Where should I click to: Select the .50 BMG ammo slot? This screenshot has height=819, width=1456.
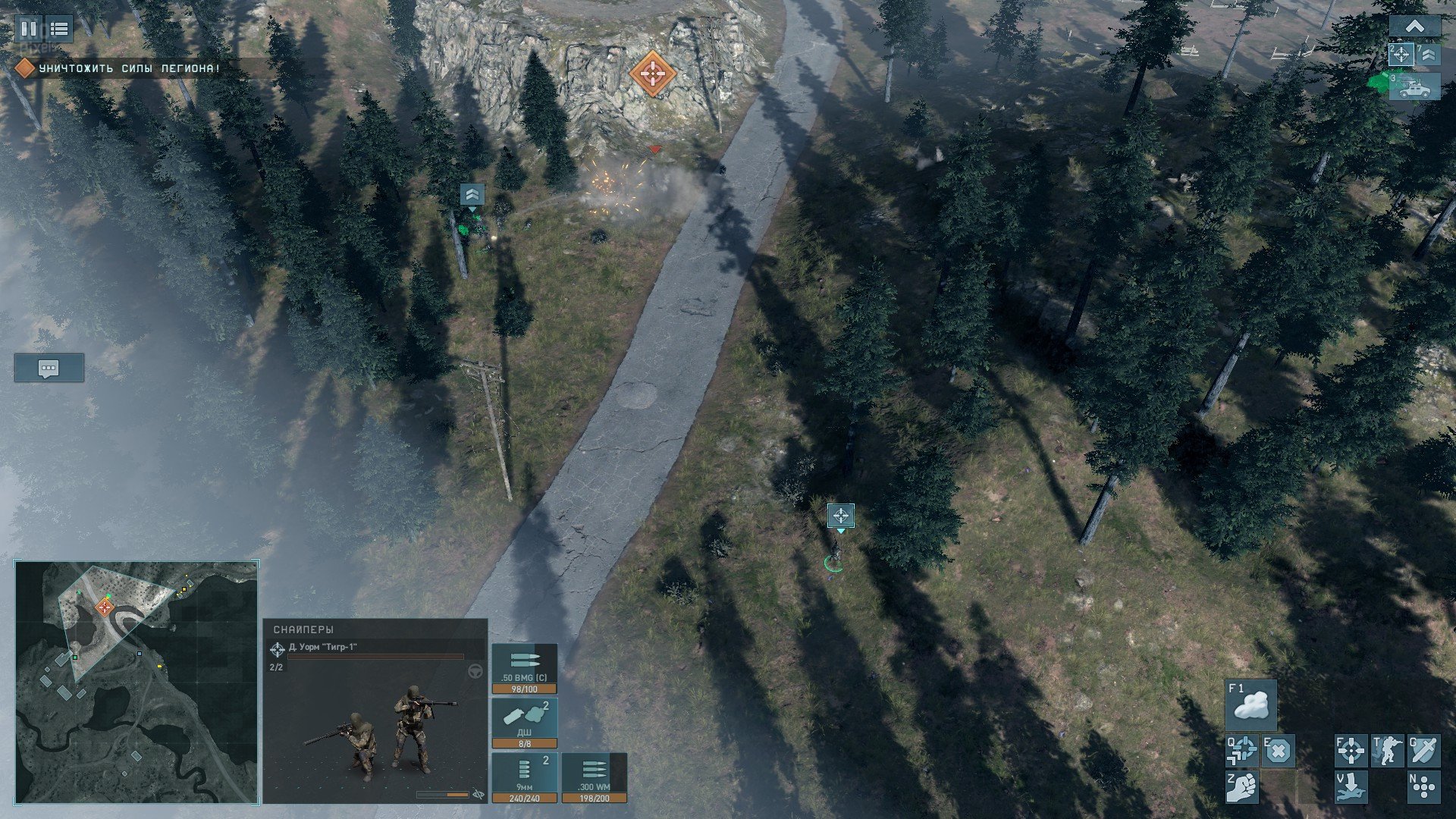pyautogui.click(x=524, y=668)
